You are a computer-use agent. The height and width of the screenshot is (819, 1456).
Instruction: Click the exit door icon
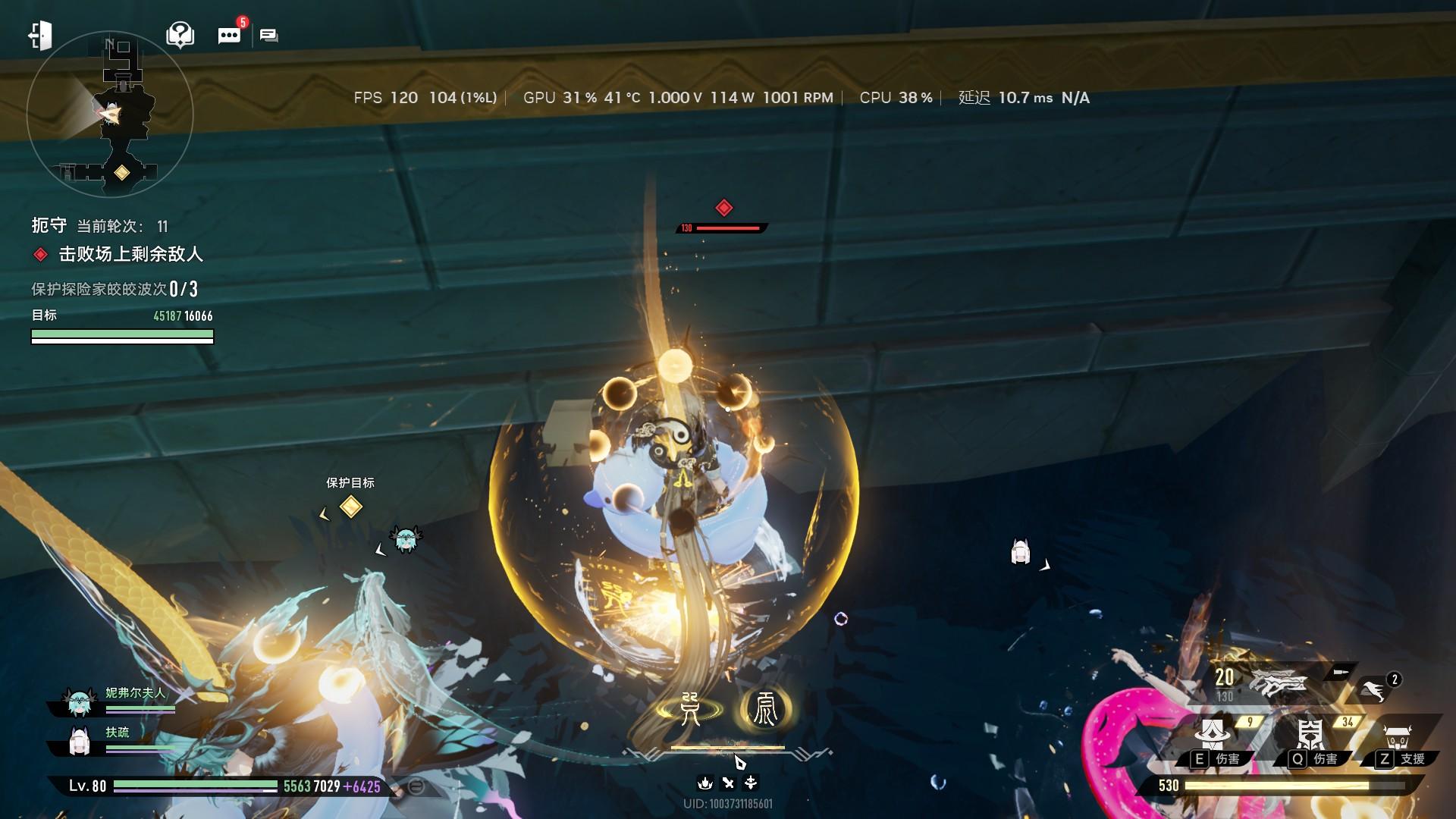[x=40, y=35]
